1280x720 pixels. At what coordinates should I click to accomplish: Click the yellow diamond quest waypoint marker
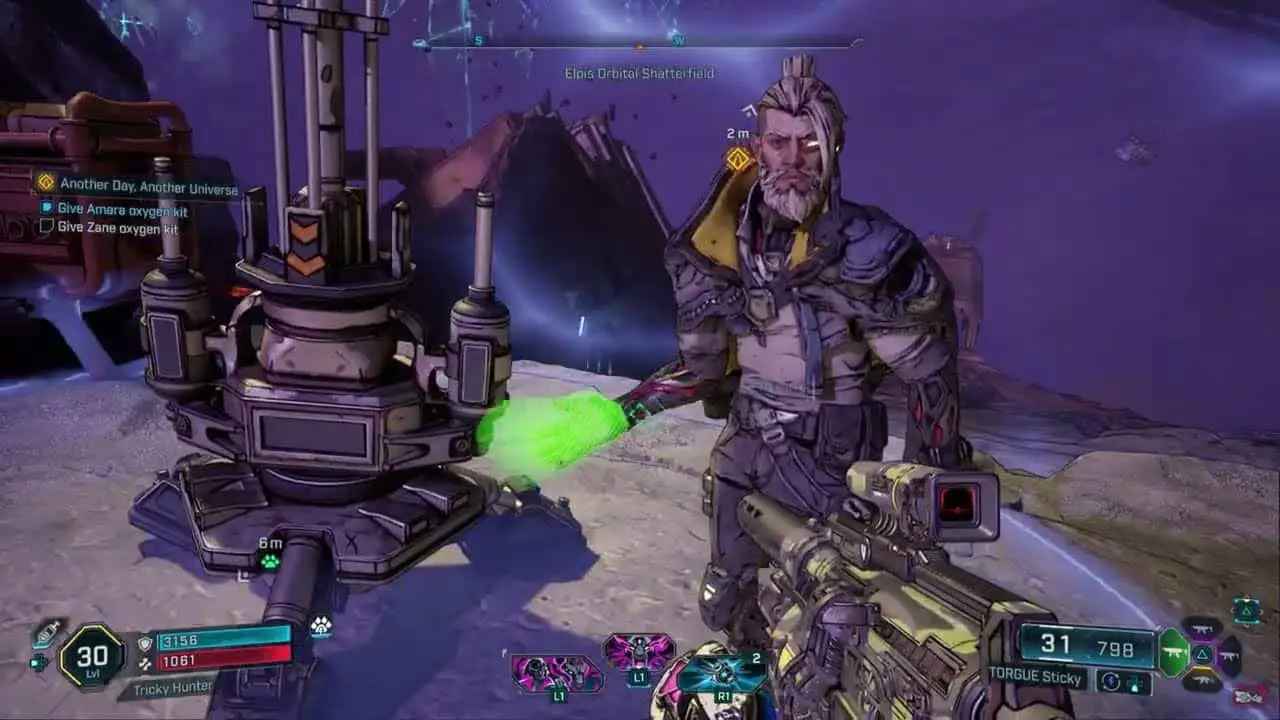point(738,159)
